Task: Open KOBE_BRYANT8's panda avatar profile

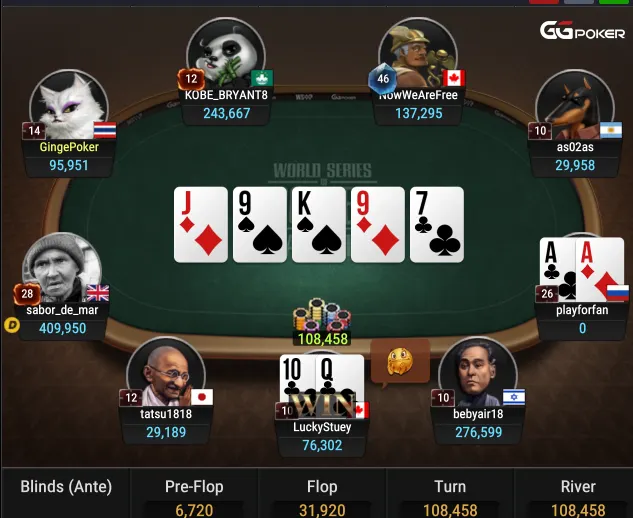Action: tap(225, 55)
